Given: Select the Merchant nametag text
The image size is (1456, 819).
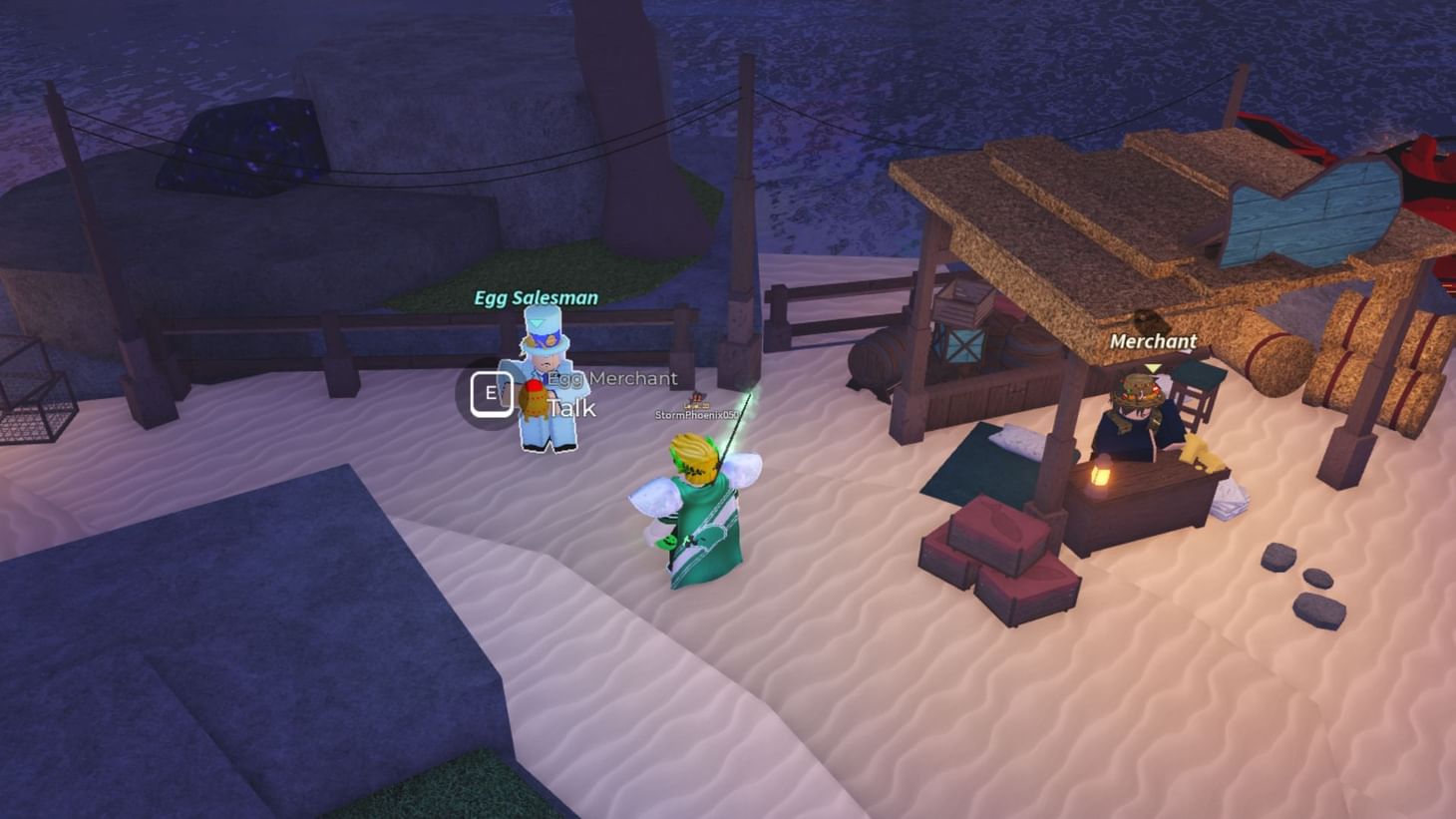Looking at the screenshot, I should 1152,341.
